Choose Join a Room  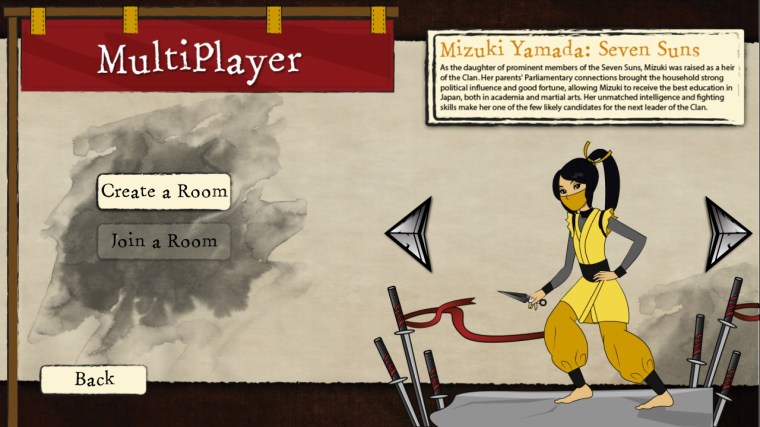(x=164, y=241)
